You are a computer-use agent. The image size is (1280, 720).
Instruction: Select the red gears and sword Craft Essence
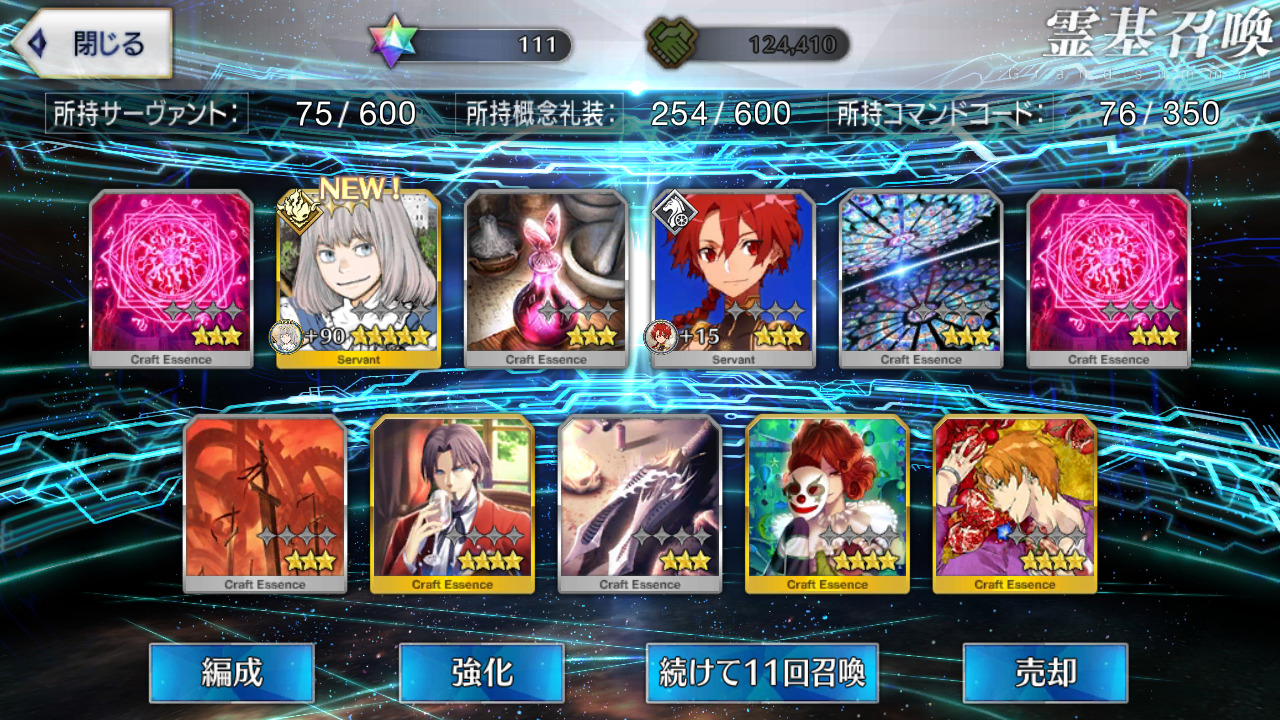265,504
